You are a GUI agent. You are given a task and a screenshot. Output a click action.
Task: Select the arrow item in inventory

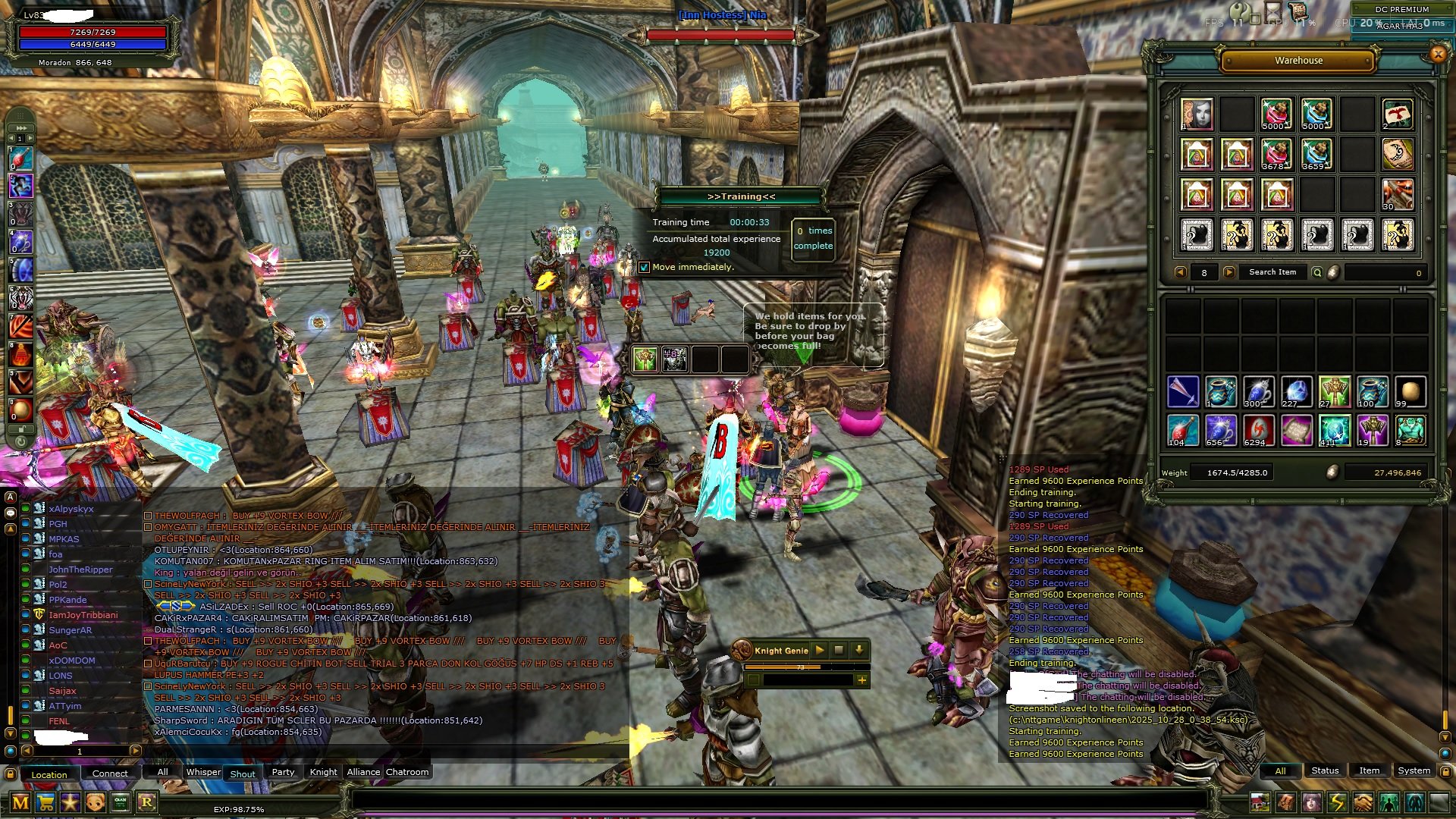click(1183, 391)
